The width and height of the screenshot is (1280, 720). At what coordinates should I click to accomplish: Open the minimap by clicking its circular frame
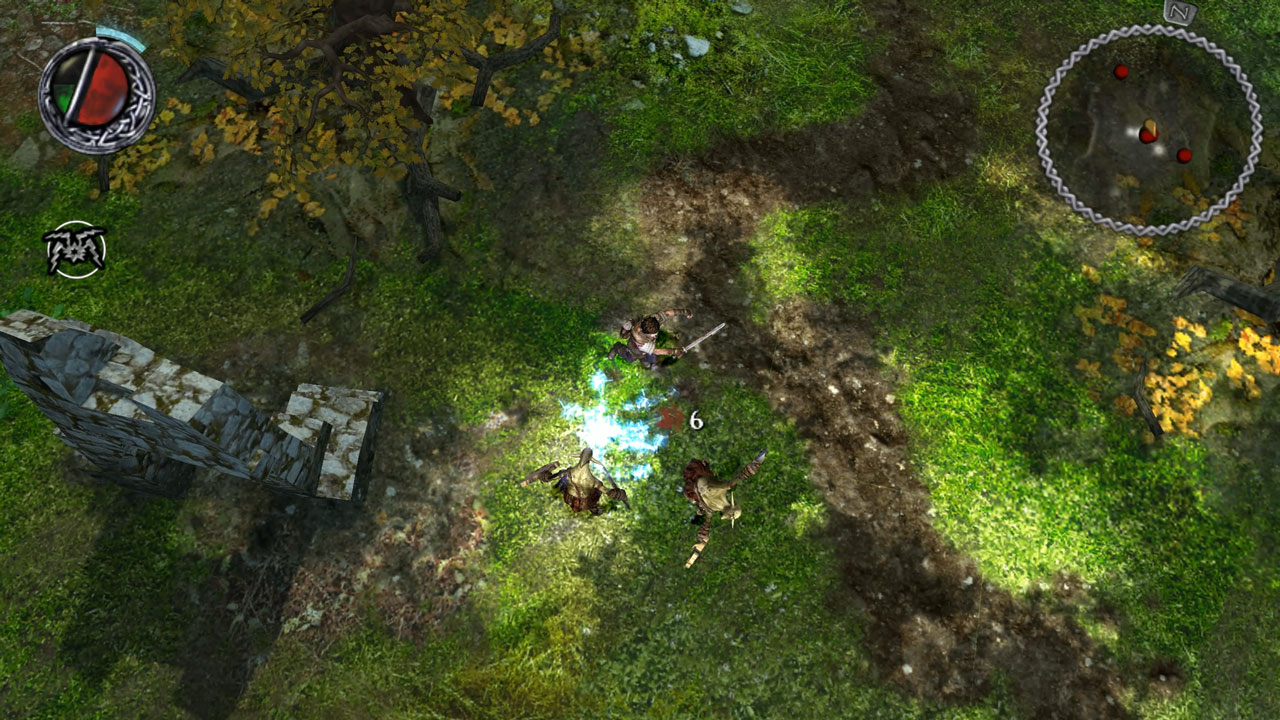coord(1146,125)
